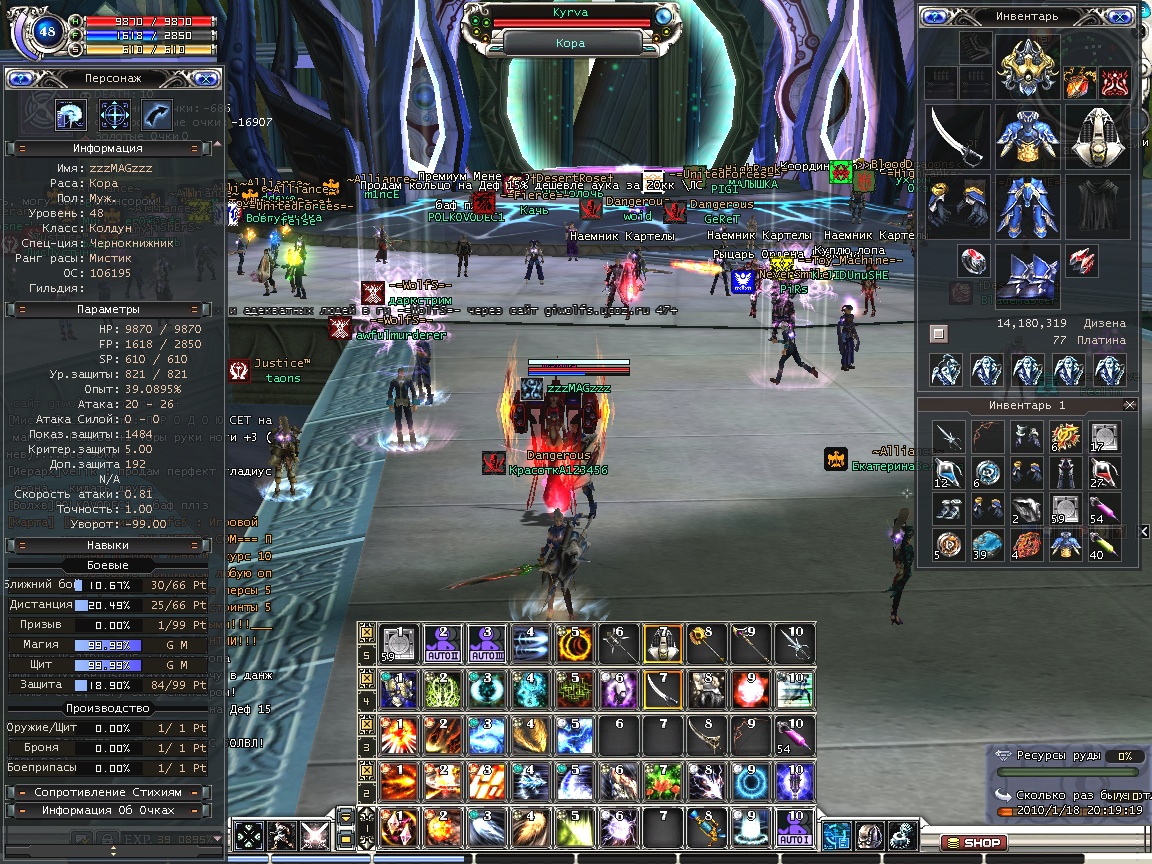Close the Инвентарь window
The height and width of the screenshot is (864, 1152).
tap(1120, 16)
